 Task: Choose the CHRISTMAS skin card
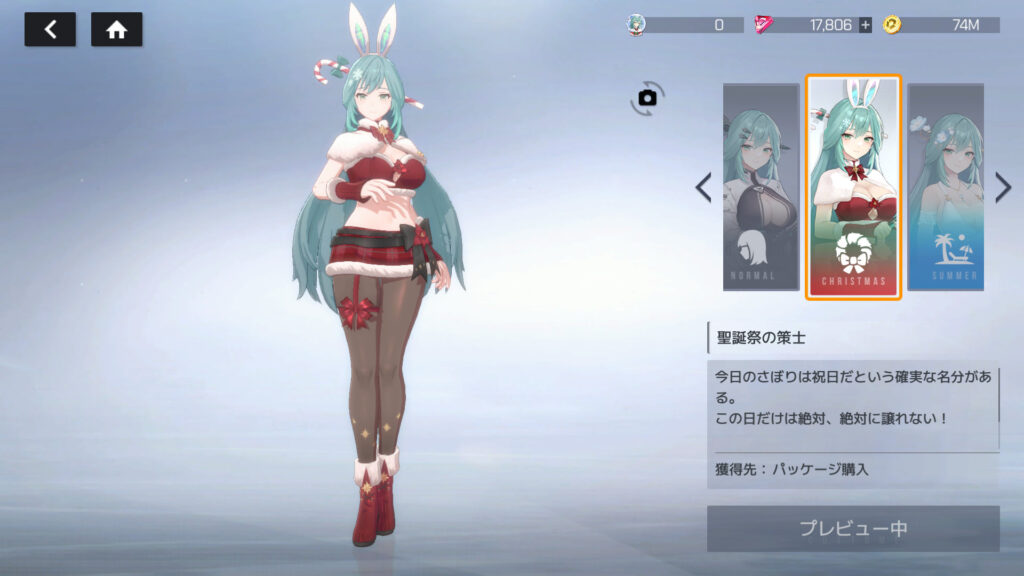pyautogui.click(x=853, y=187)
